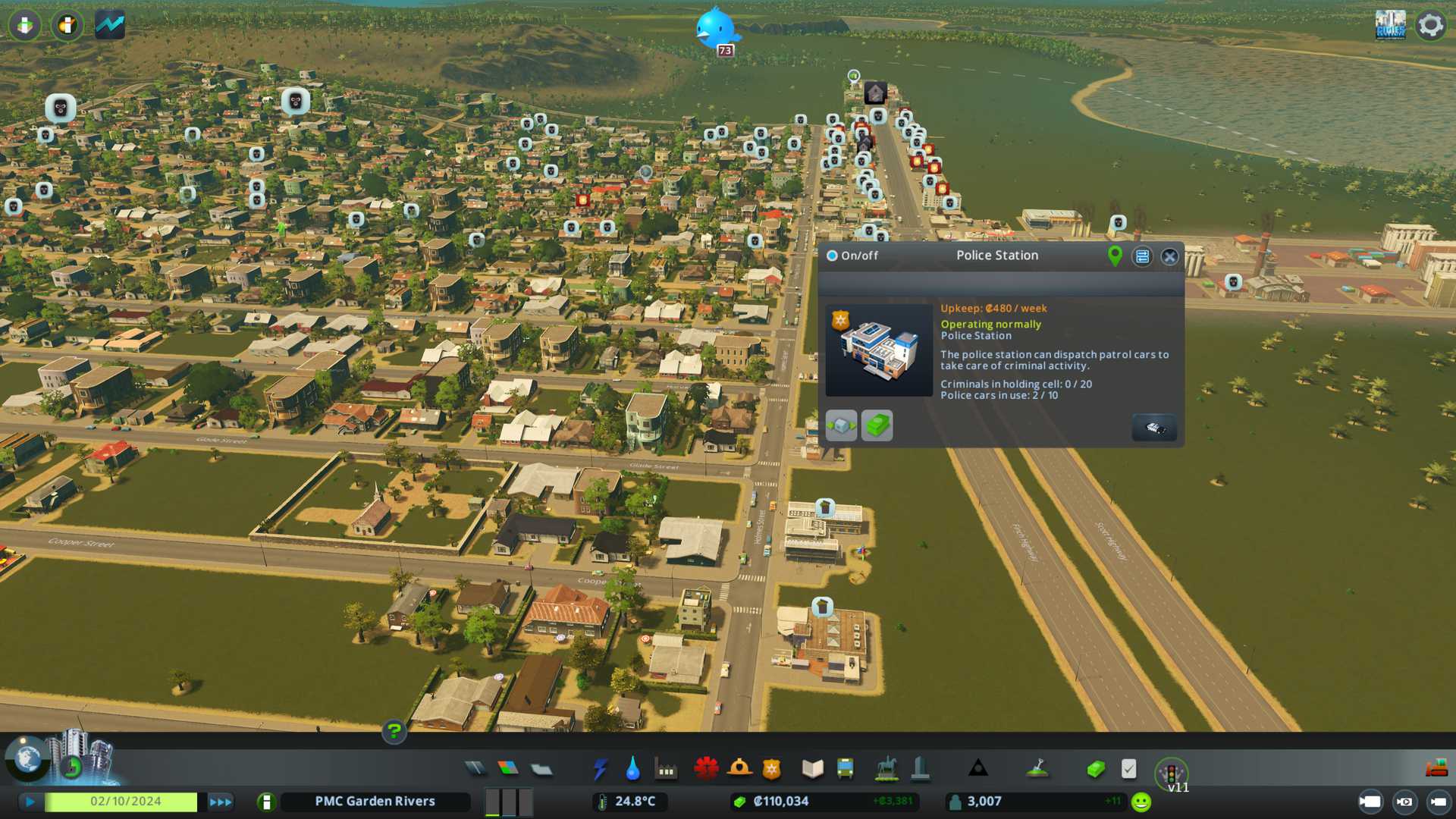The height and width of the screenshot is (819, 1456).
Task: Click the Chirper blue bird icon
Action: click(714, 28)
